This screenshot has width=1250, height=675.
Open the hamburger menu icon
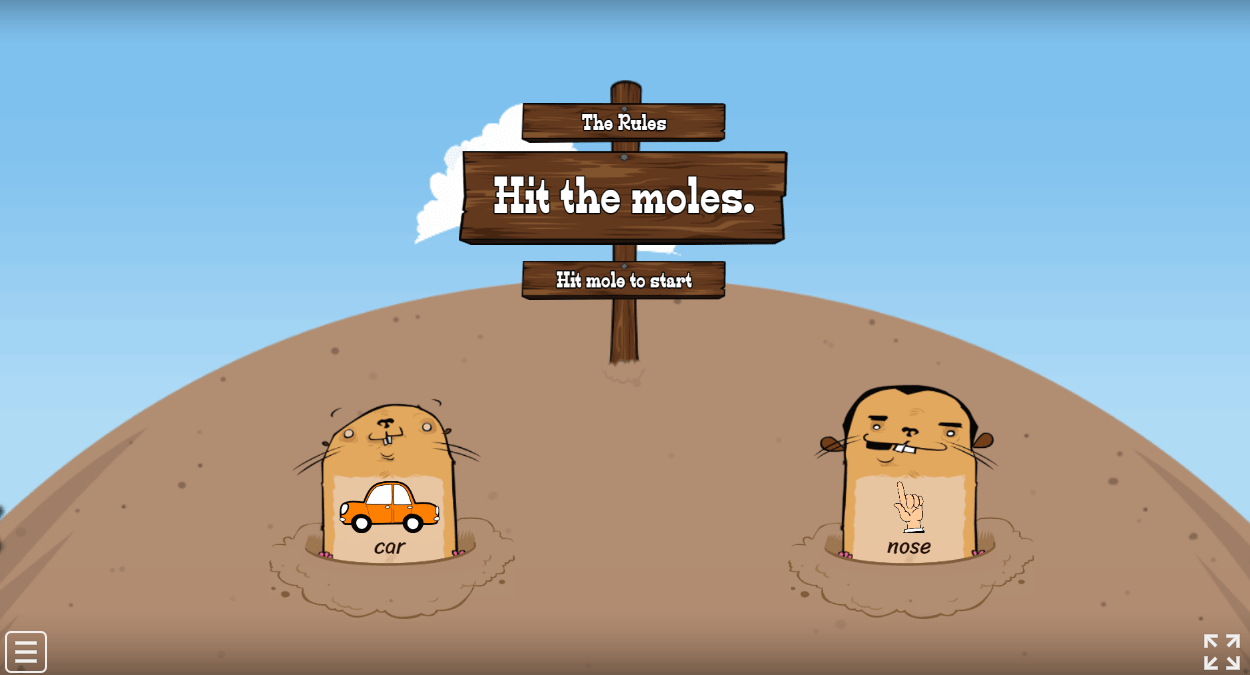(26, 652)
